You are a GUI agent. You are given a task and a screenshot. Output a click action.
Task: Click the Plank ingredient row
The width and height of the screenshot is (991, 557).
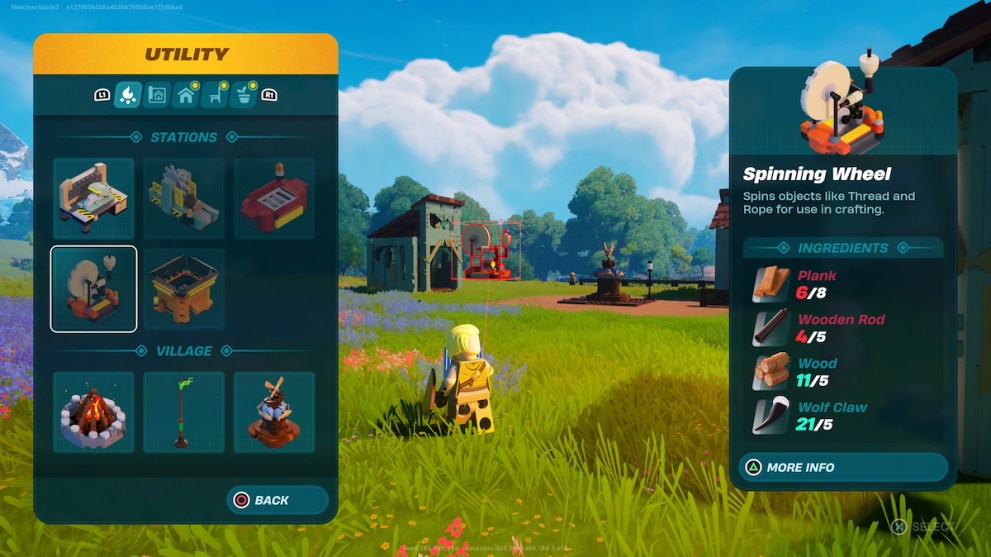pyautogui.click(x=842, y=284)
